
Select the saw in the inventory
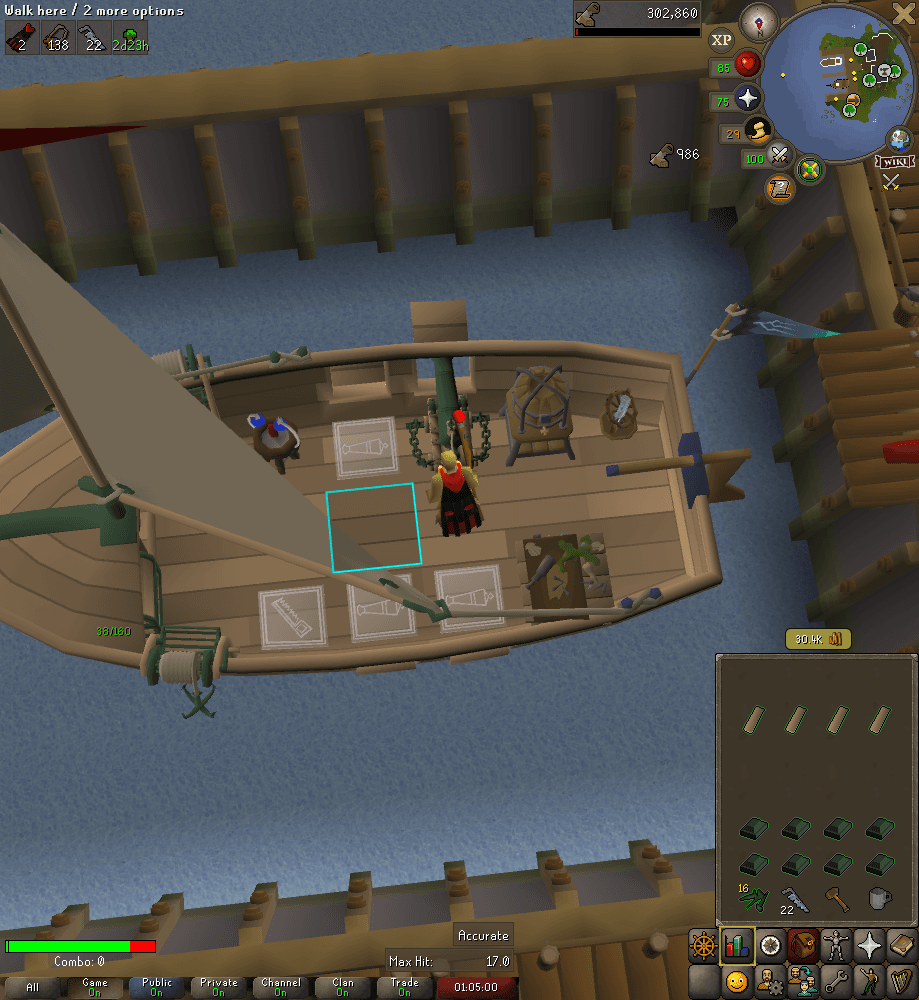tap(794, 899)
